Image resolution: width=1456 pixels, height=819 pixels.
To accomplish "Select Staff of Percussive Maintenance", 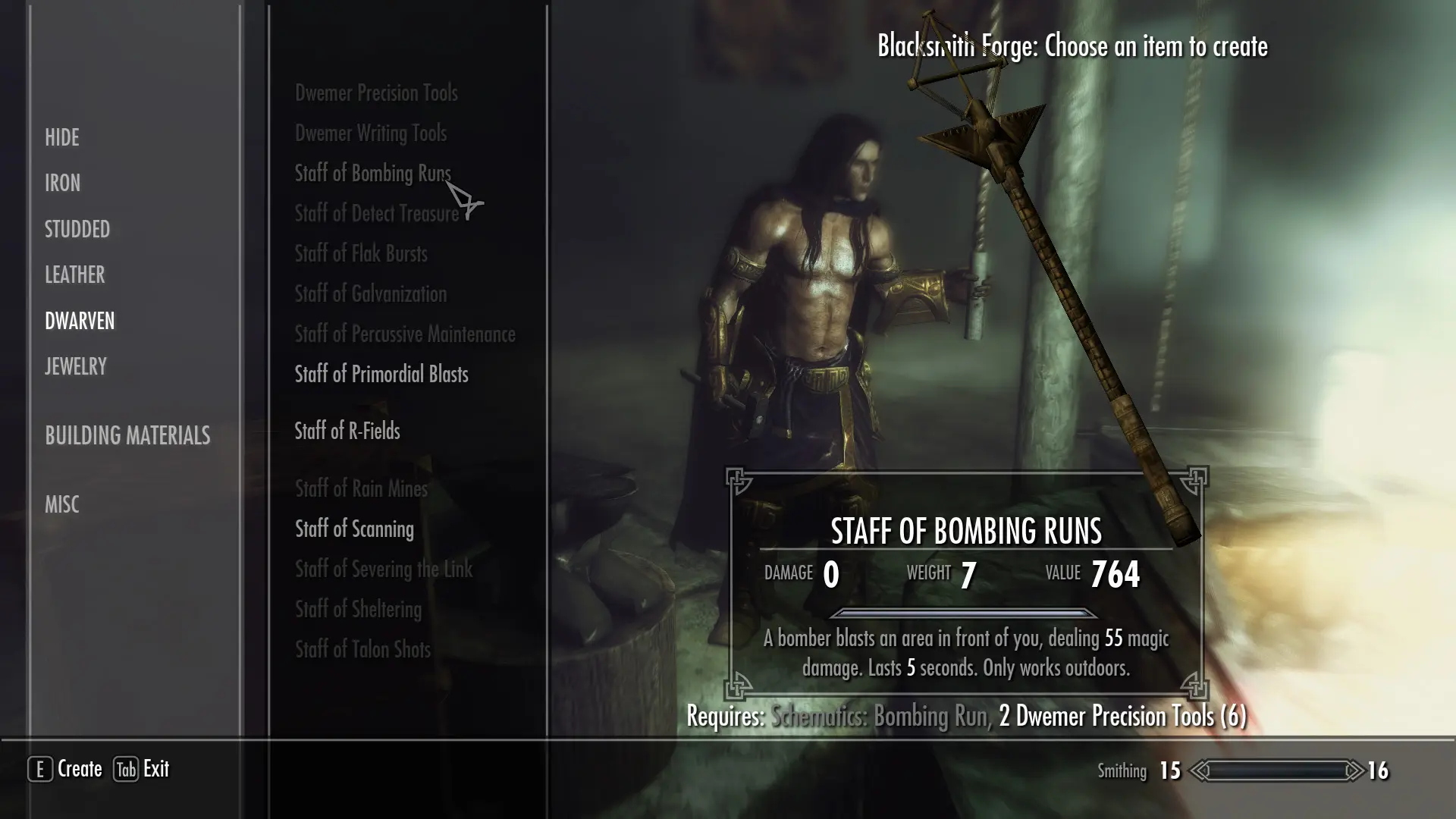I will click(x=404, y=334).
